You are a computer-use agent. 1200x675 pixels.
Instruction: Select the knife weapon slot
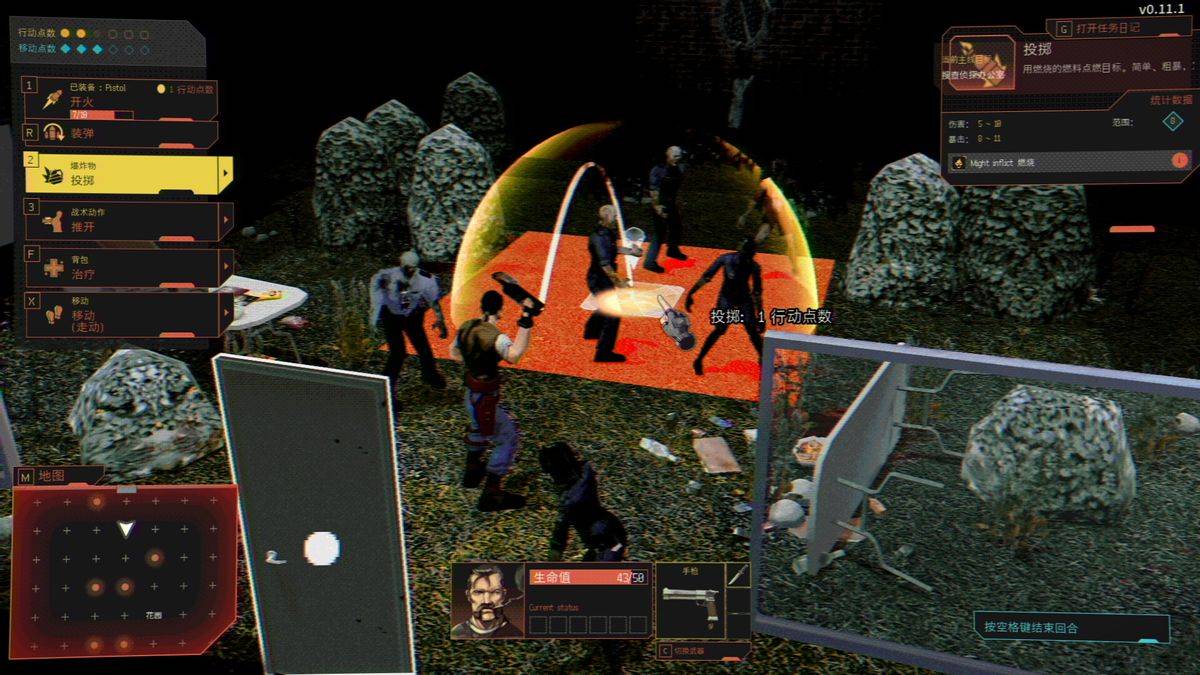coord(738,575)
